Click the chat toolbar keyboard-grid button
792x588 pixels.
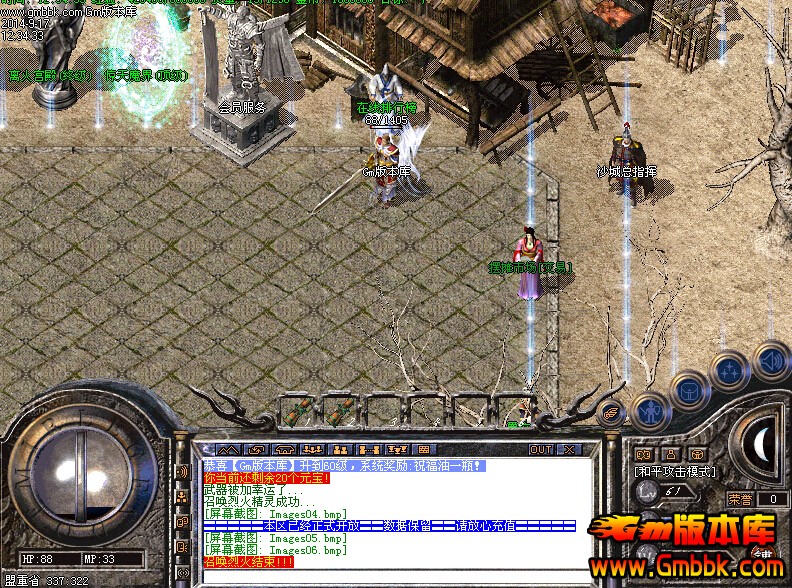coord(423,449)
